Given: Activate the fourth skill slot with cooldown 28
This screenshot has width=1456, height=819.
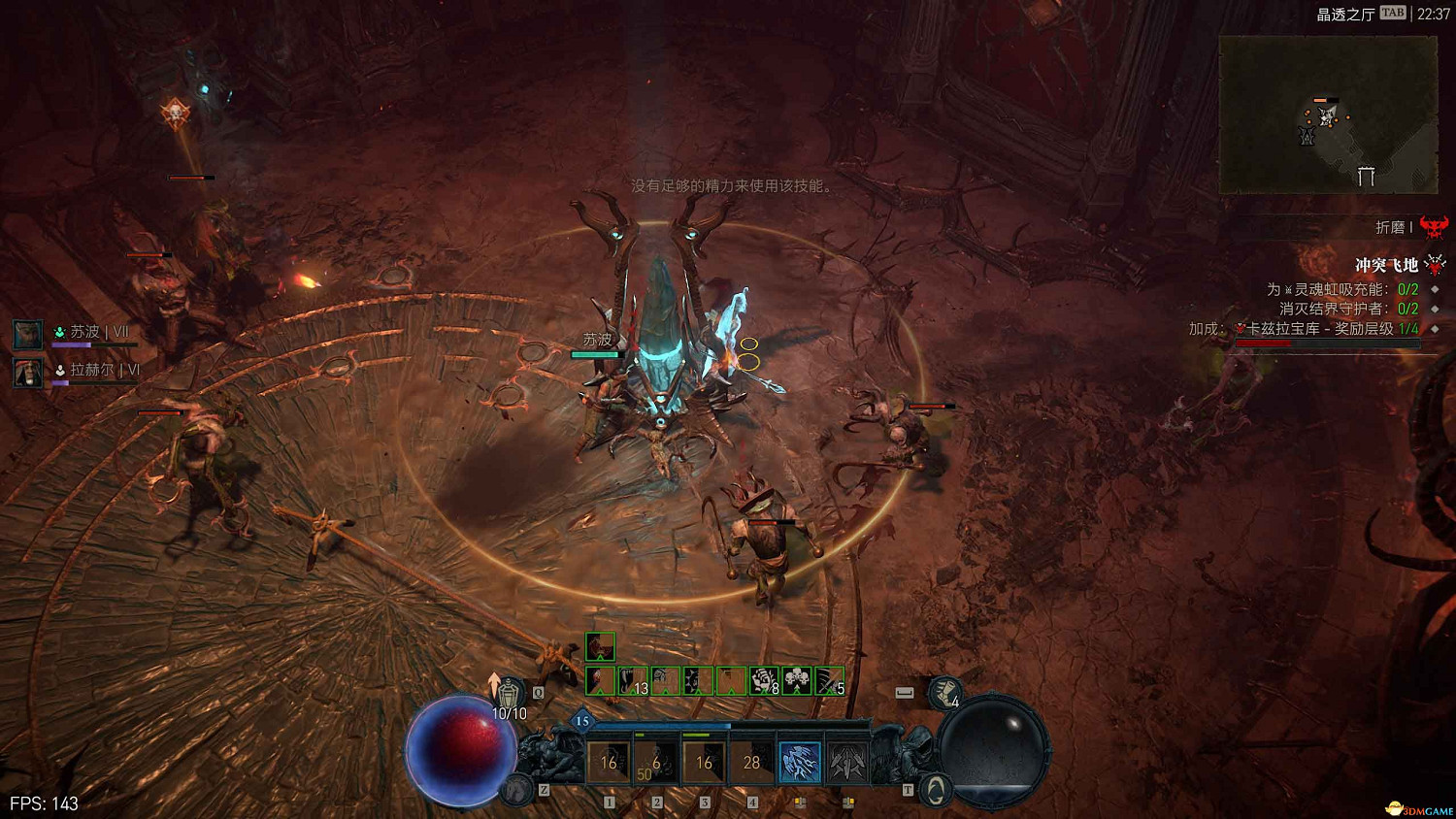Looking at the screenshot, I should click(x=751, y=763).
